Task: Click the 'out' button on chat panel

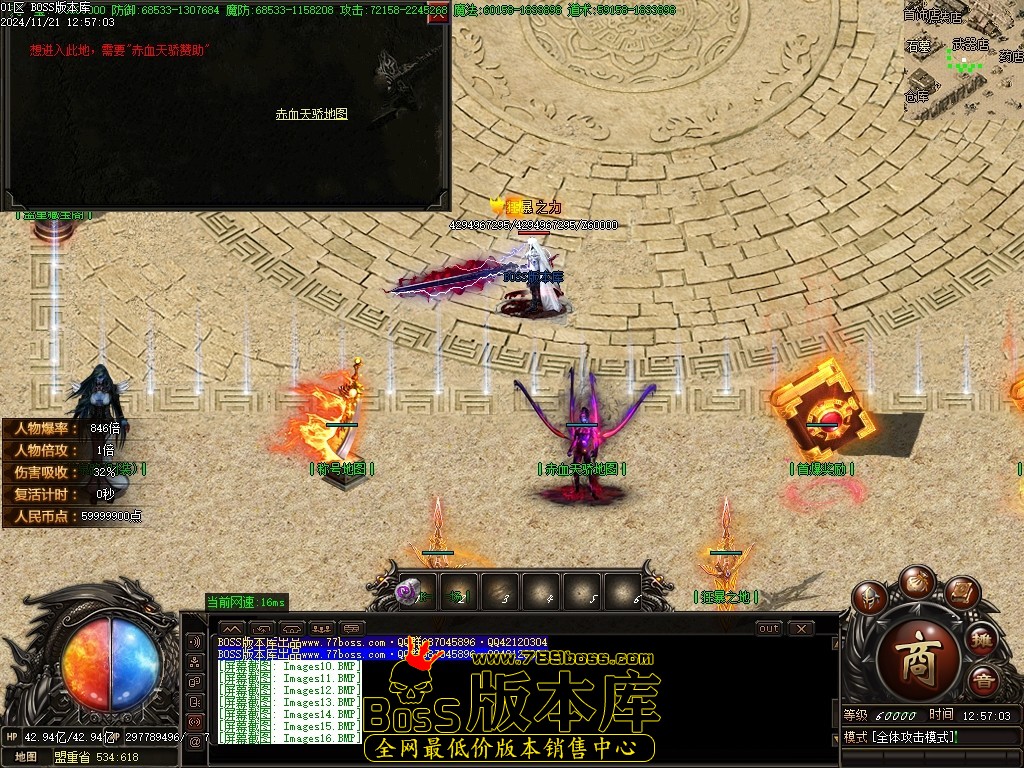Action: [x=768, y=628]
